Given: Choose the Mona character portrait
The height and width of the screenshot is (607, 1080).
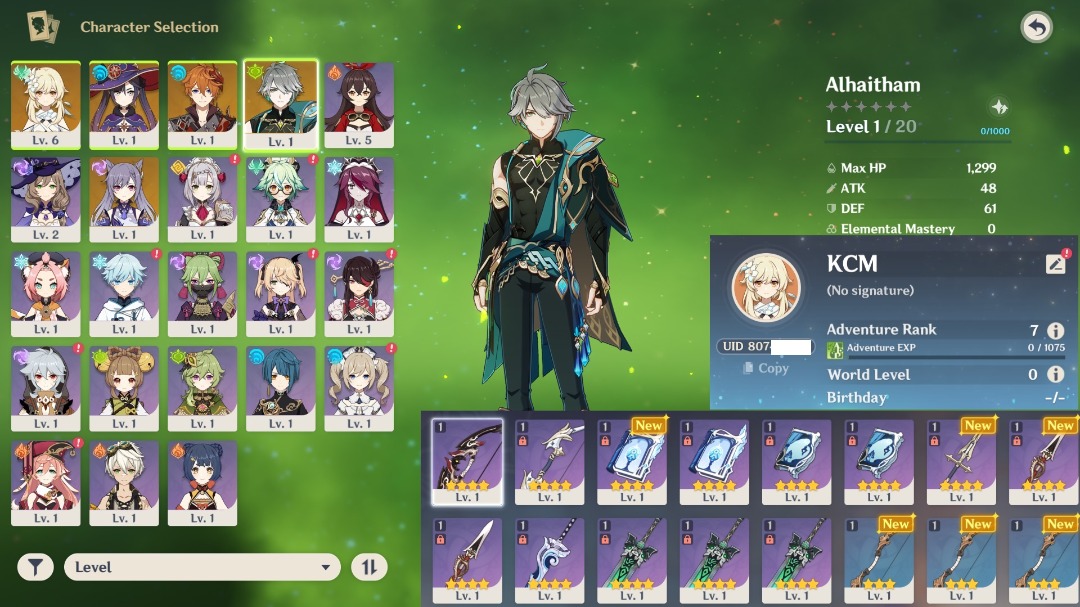Looking at the screenshot, I should pyautogui.click(x=124, y=104).
